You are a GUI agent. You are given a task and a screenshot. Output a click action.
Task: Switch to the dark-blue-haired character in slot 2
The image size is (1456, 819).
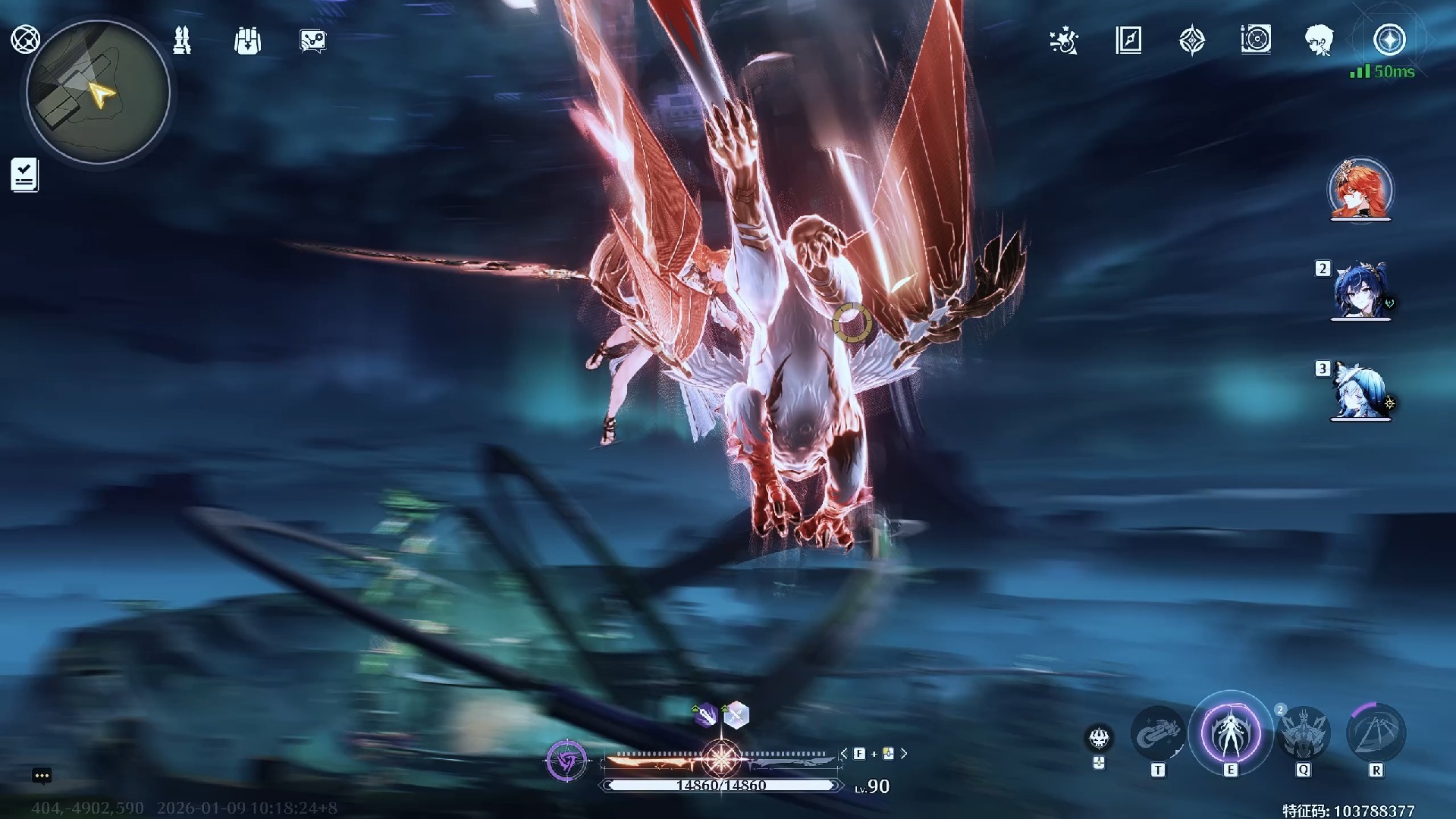click(1360, 291)
